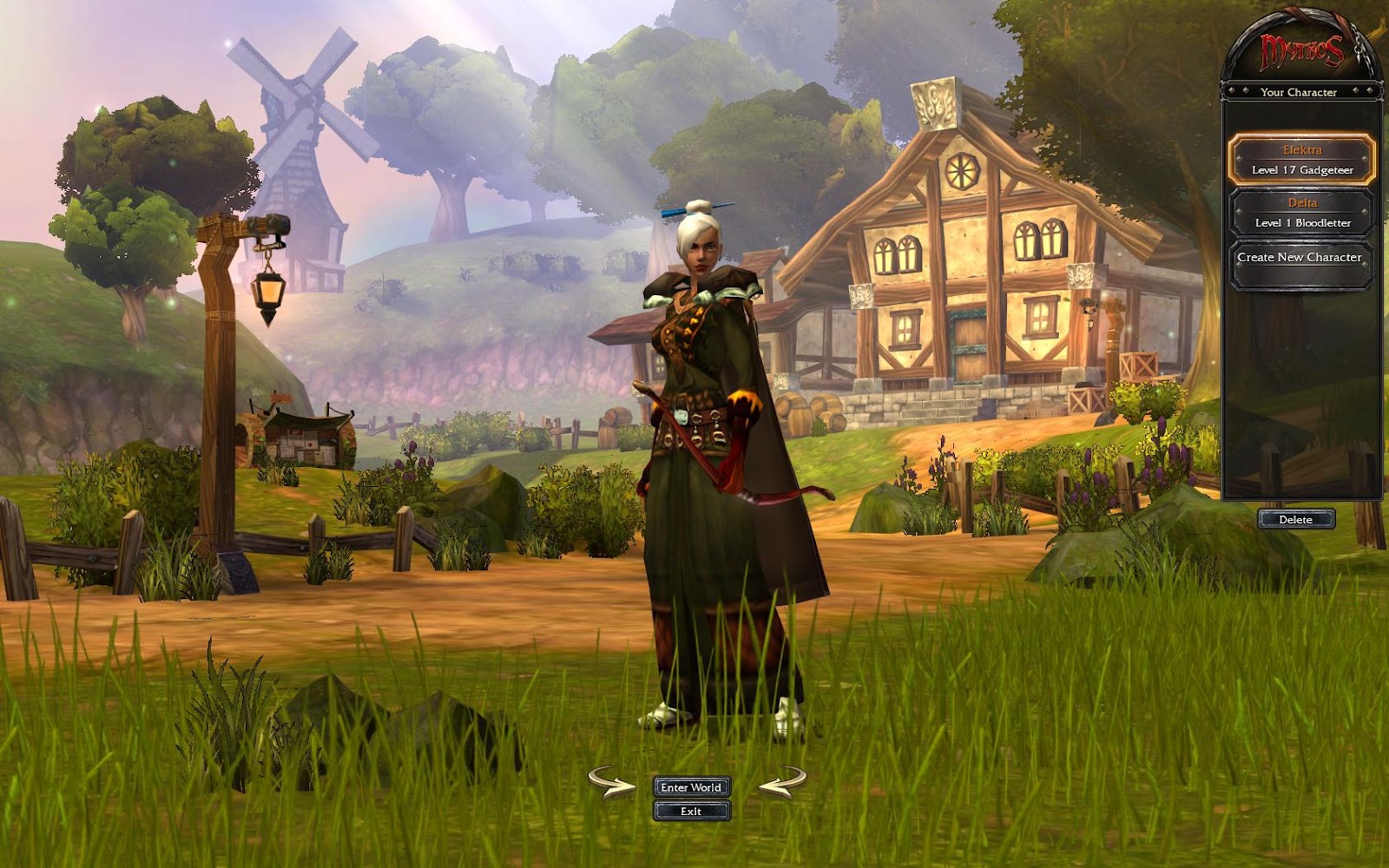Click the Level 1 Bloodletter class label

click(1300, 222)
